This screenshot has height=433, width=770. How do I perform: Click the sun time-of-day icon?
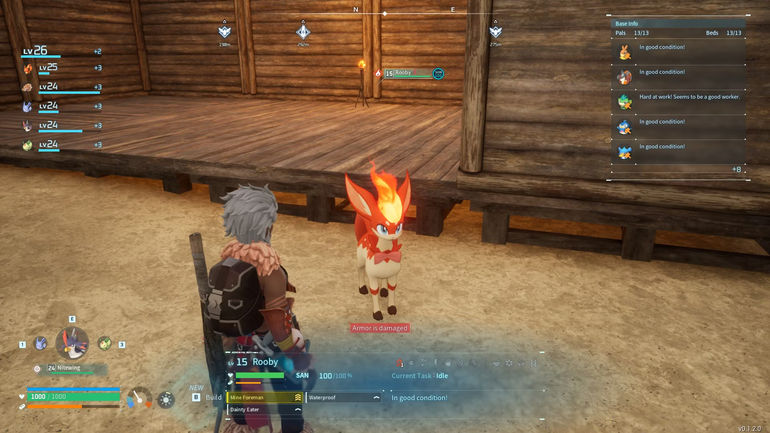pyautogui.click(x=166, y=399)
